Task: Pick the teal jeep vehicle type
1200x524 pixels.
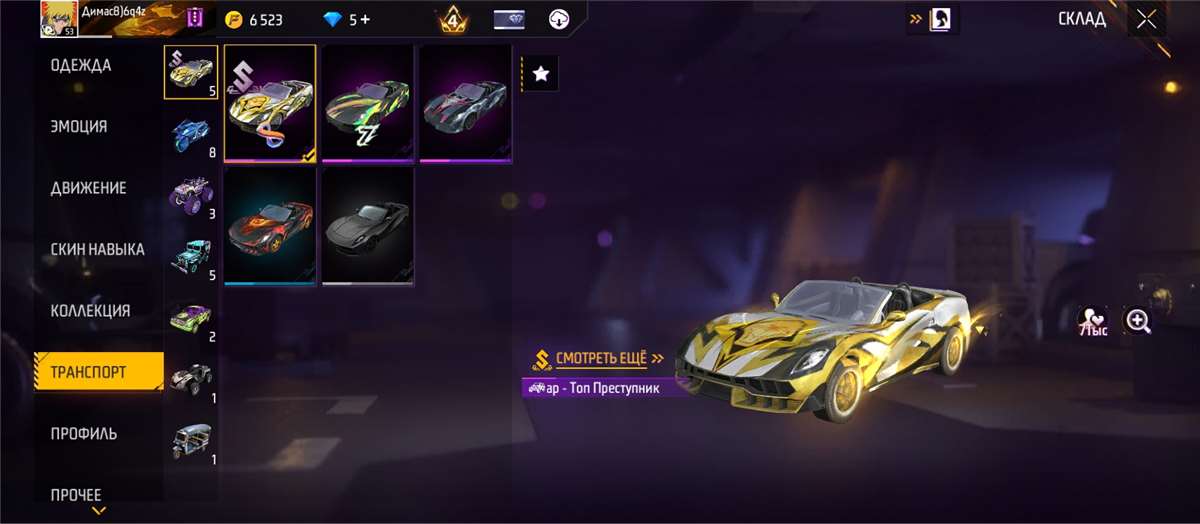Action: click(190, 256)
